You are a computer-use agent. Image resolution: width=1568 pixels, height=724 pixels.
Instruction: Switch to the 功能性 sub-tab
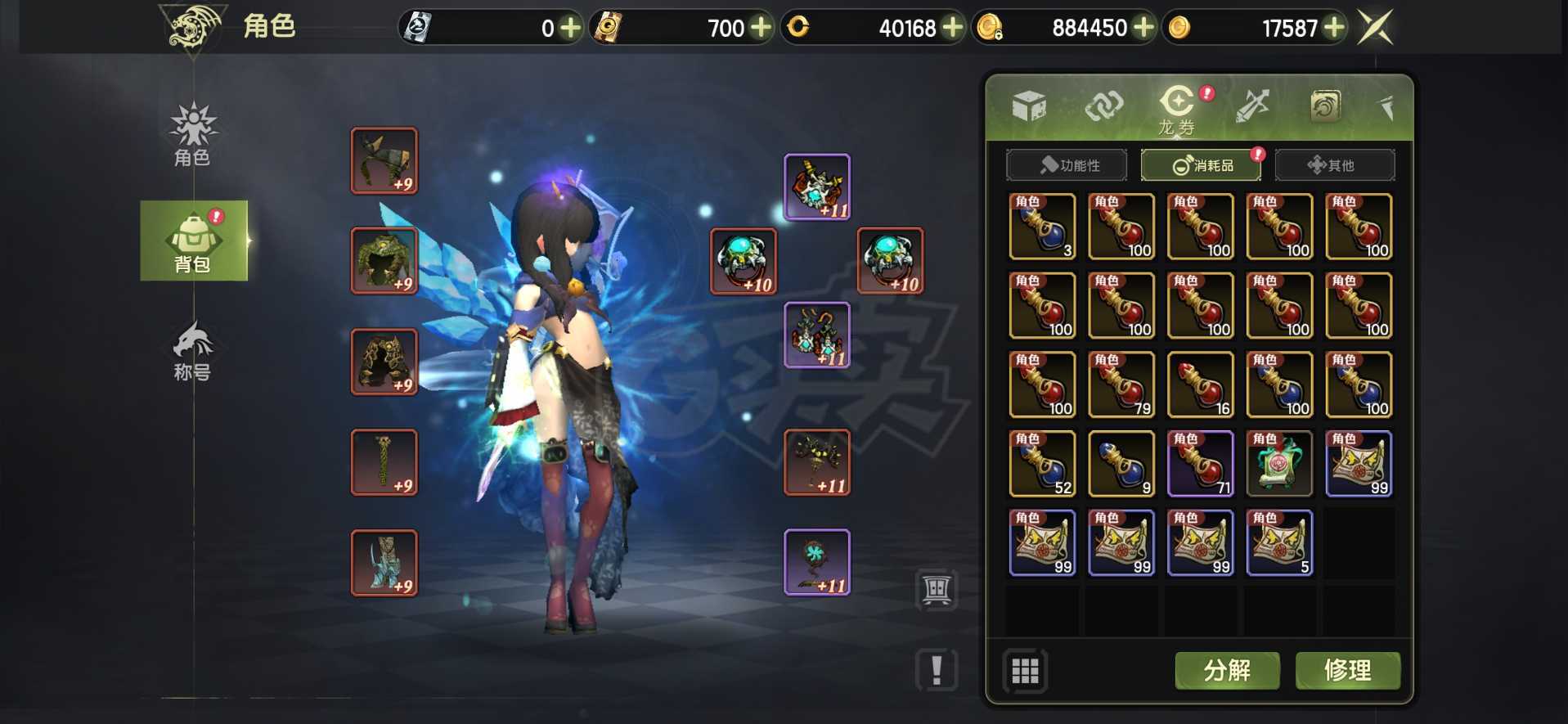(1067, 165)
